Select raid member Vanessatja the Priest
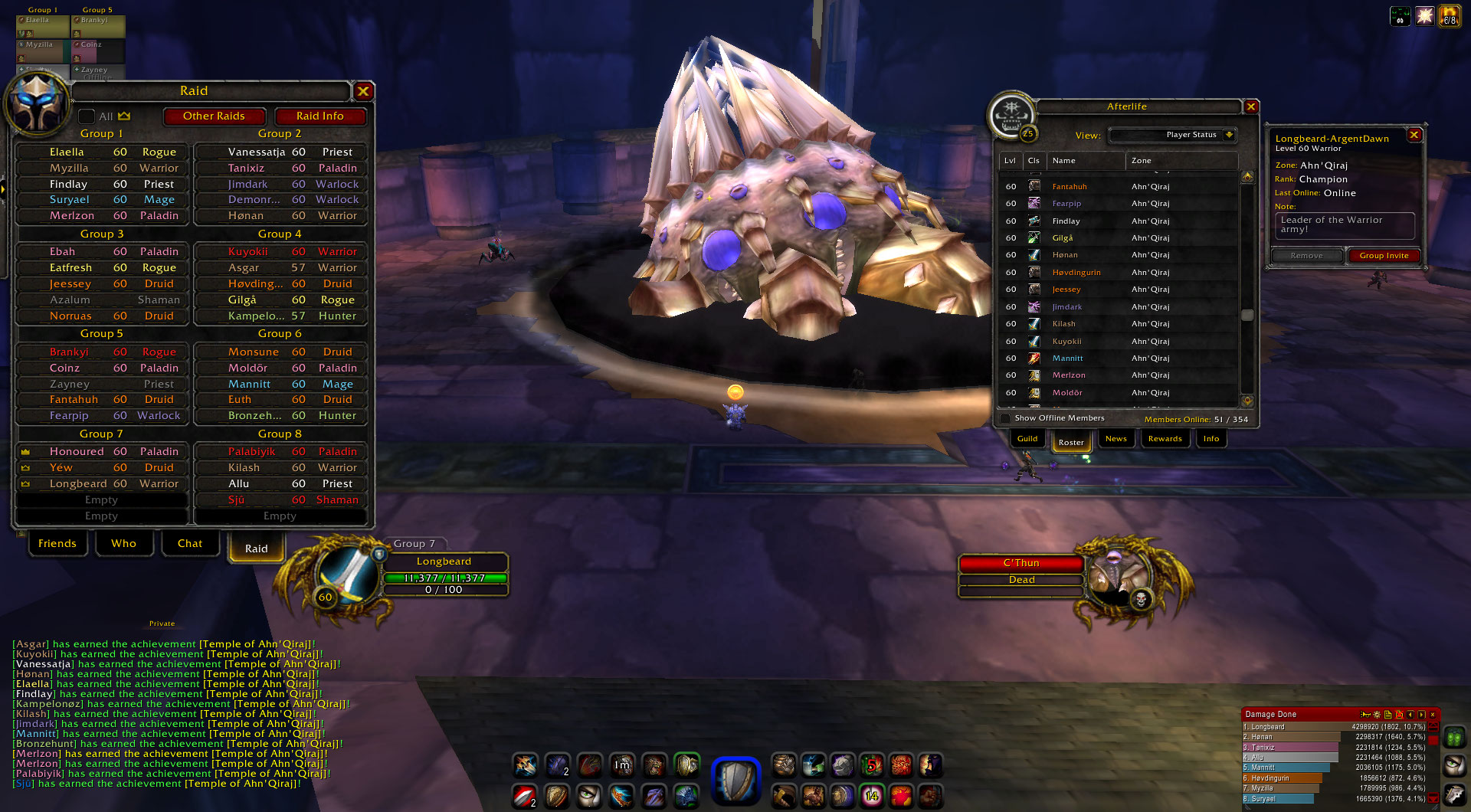Viewport: 1471px width, 812px height. (280, 152)
